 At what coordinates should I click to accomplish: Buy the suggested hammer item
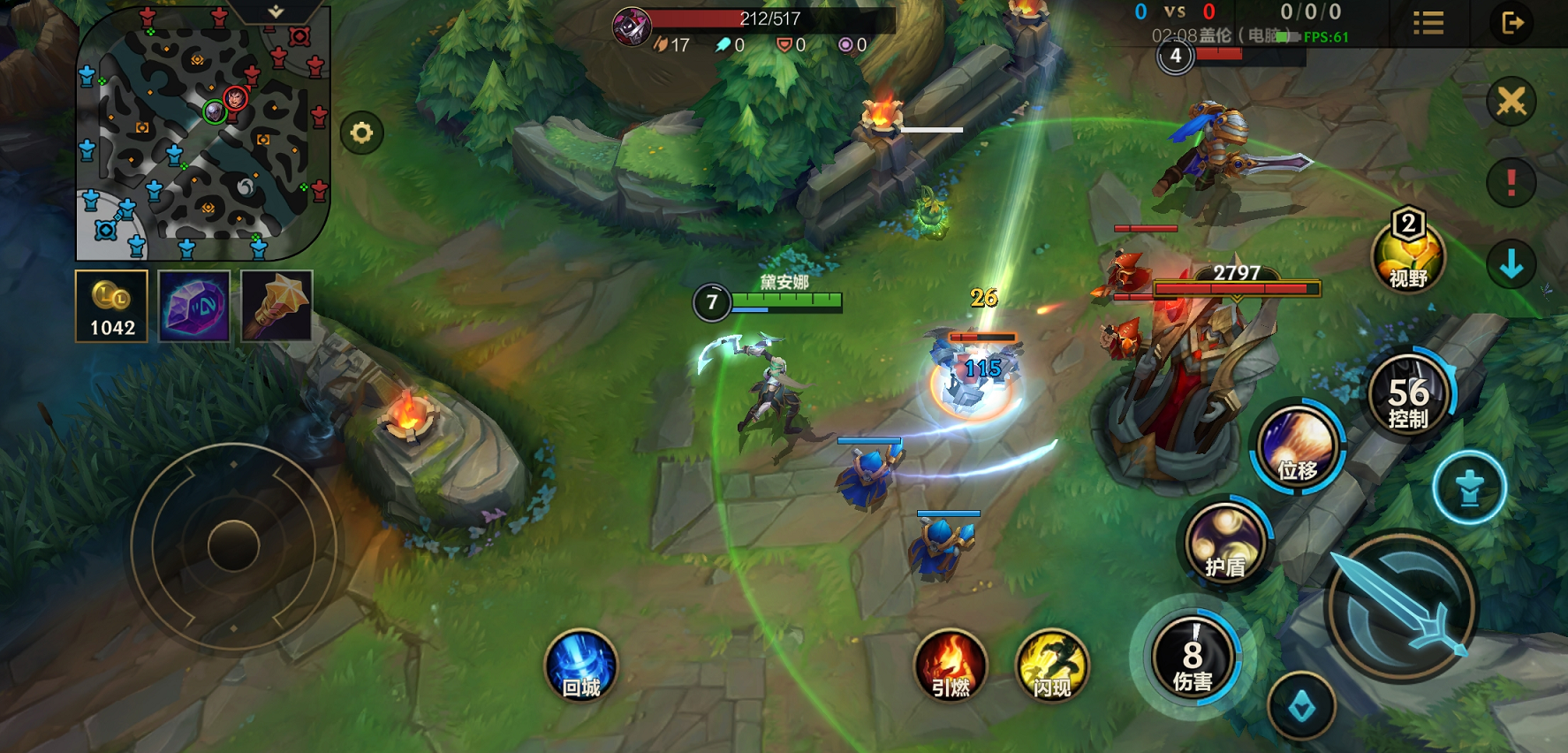[276, 306]
